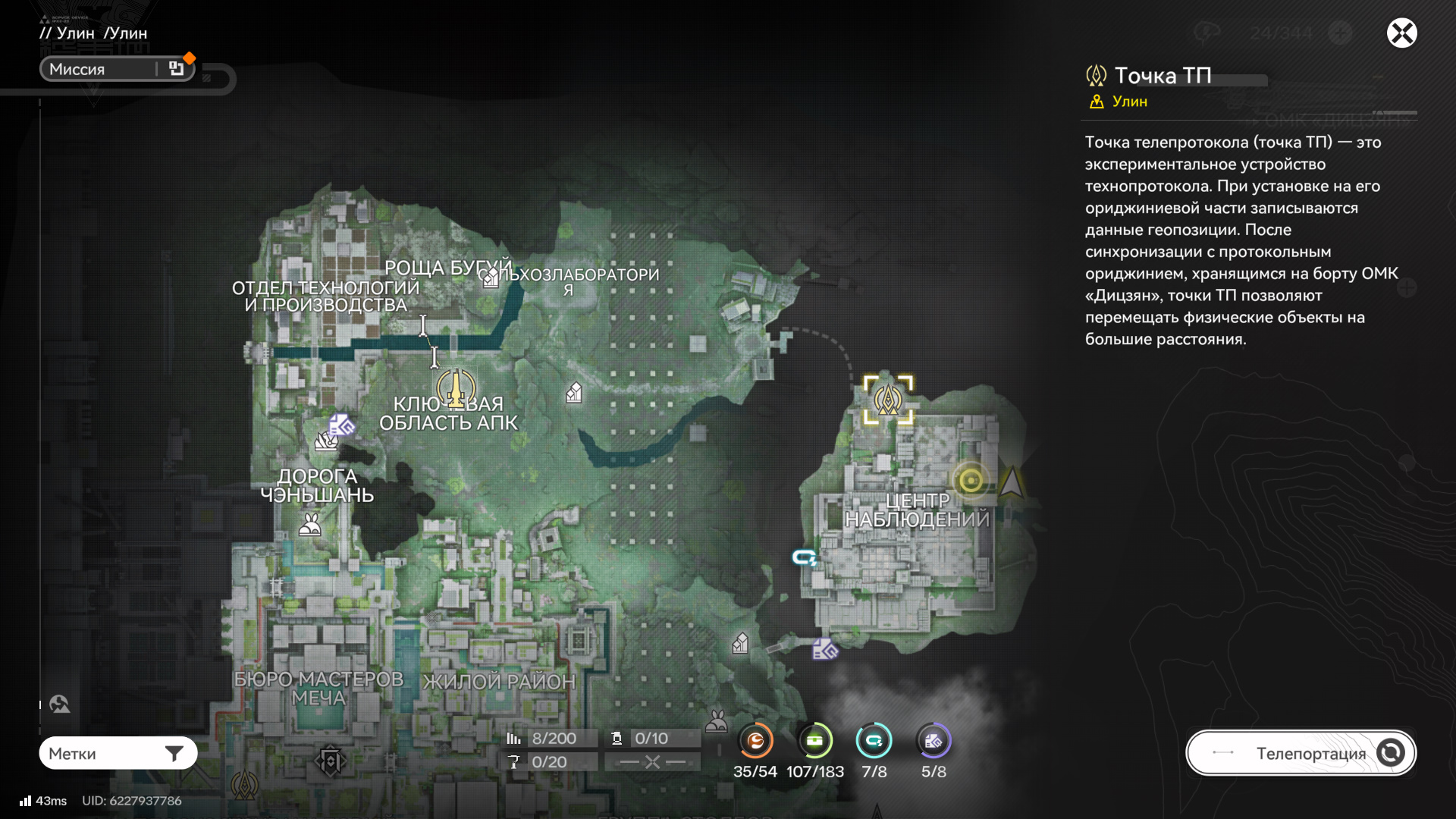Click the cyan 7/8 counter icon
This screenshot has height=819, width=1456.
click(874, 741)
